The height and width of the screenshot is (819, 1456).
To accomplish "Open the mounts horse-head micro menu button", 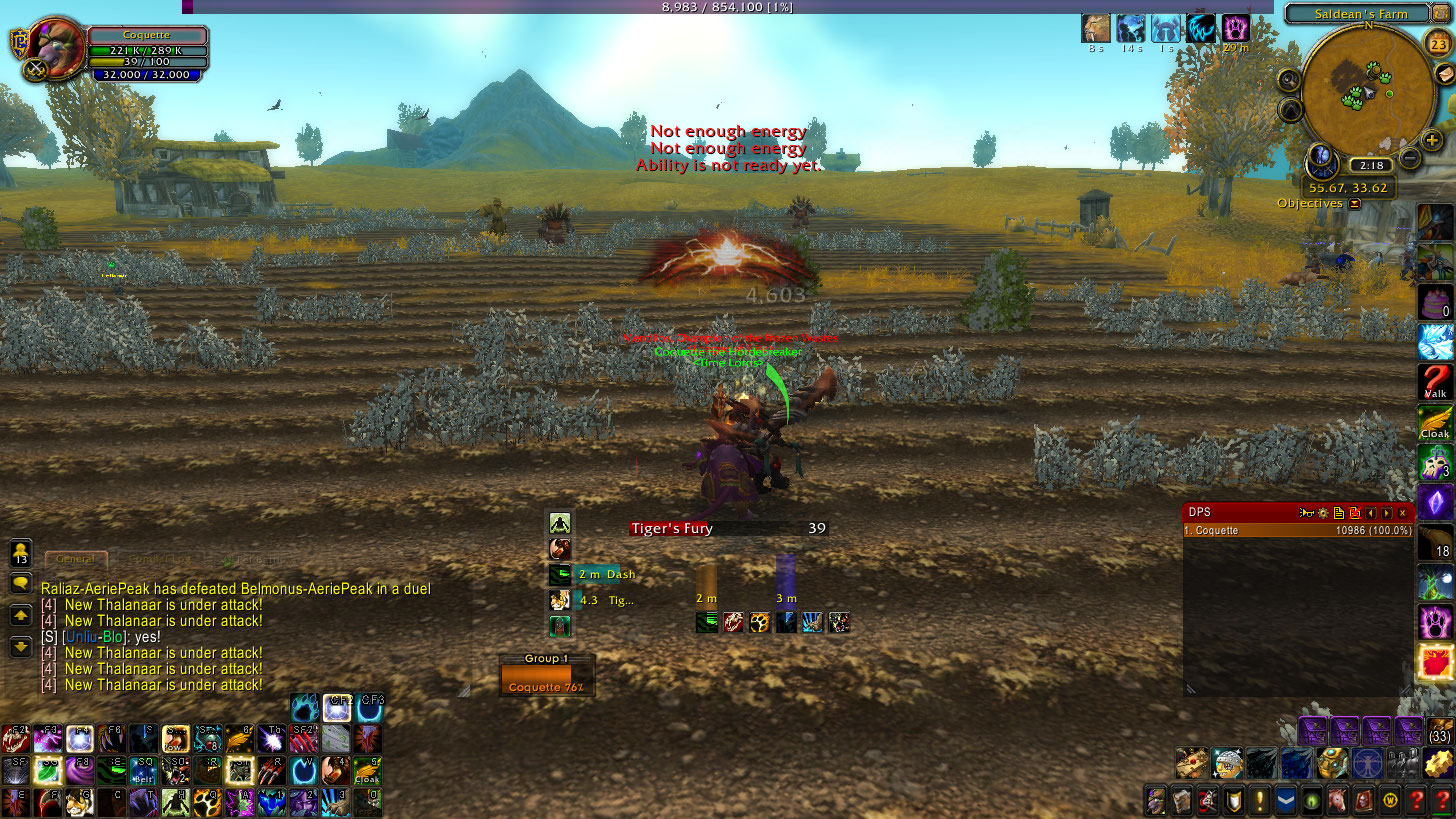I will click(x=1335, y=800).
